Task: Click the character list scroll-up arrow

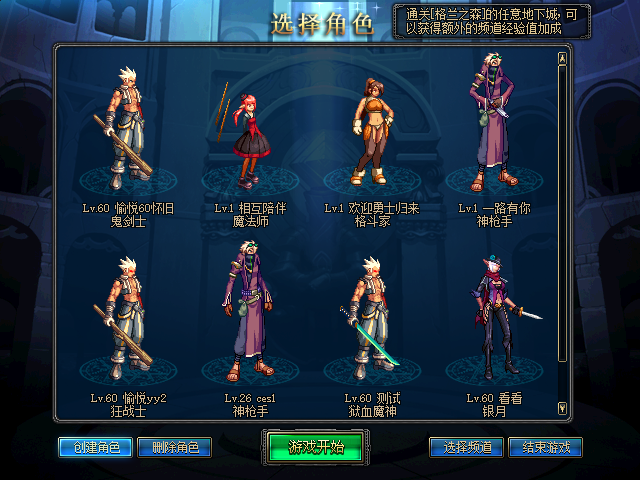Action: (562, 58)
